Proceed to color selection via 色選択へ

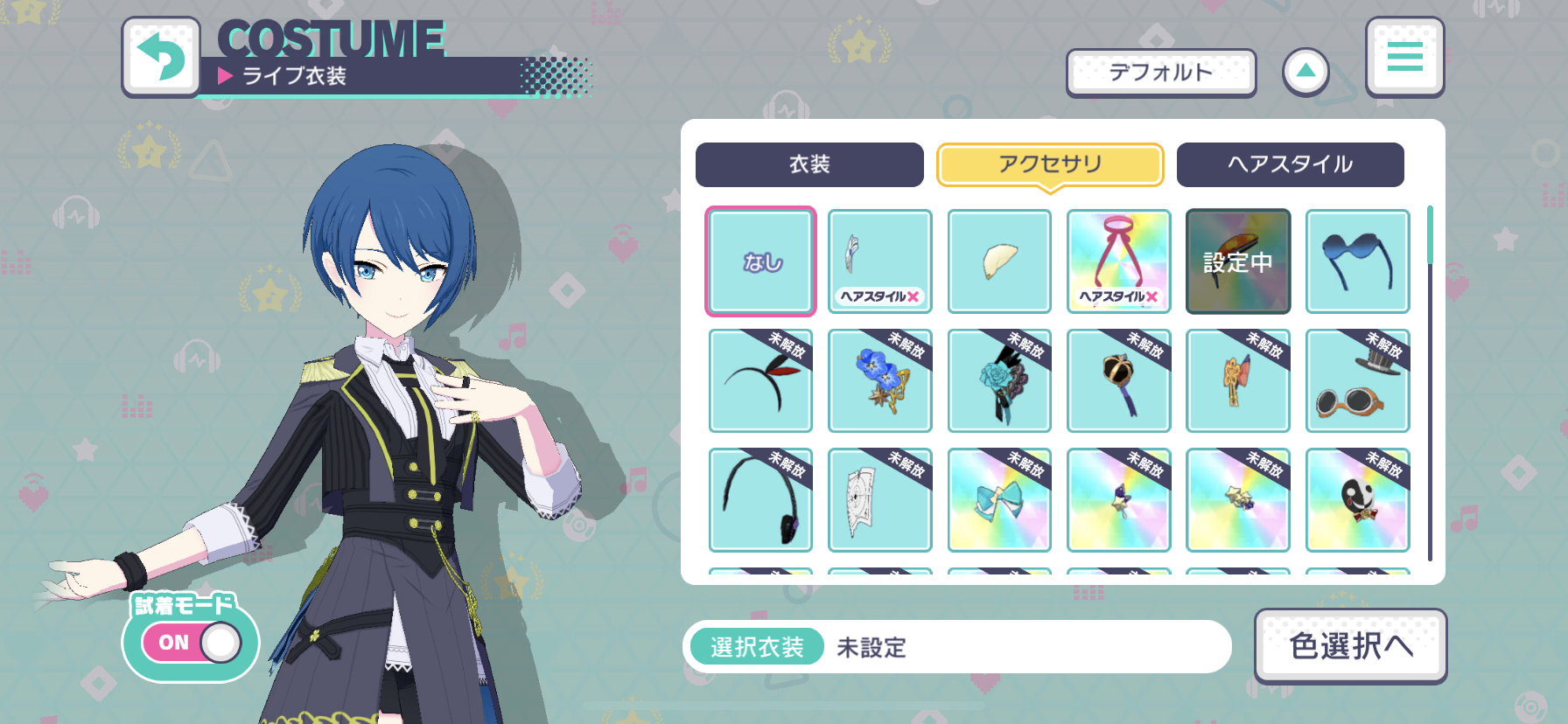point(1350,645)
